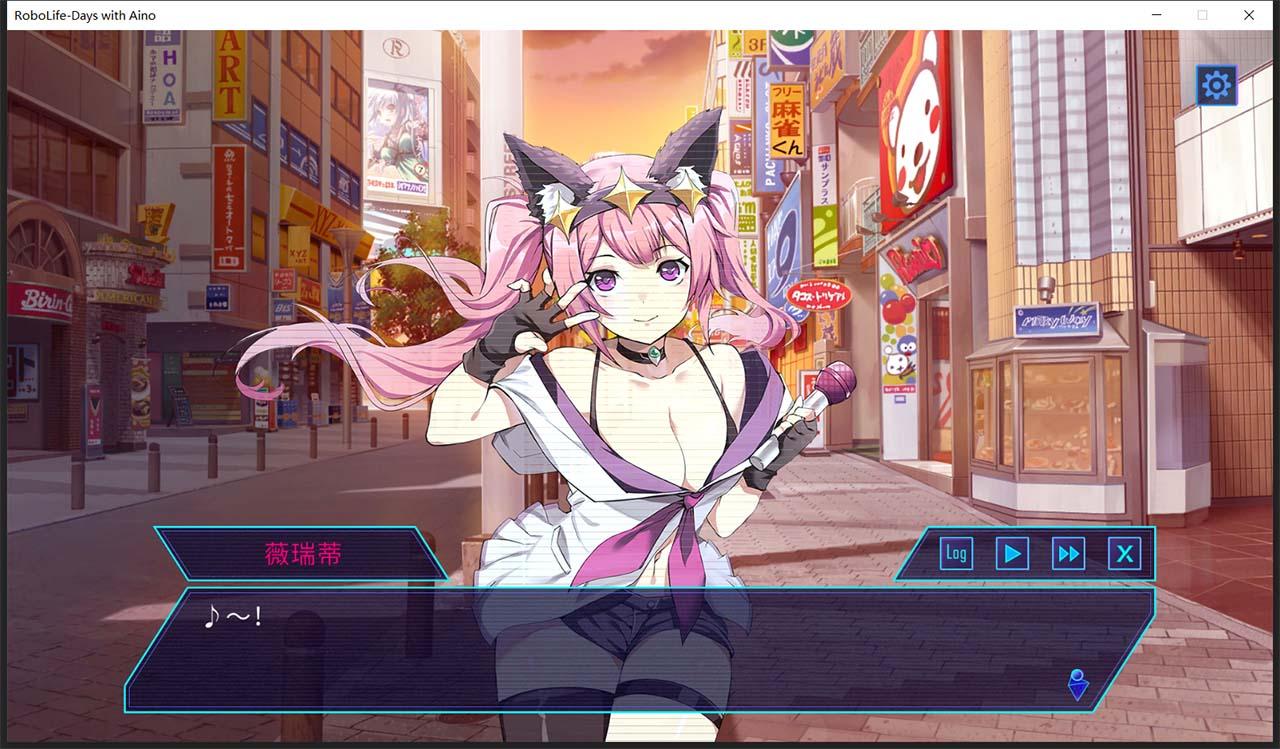Click the minimize dash icon on the titlebar
The height and width of the screenshot is (749, 1280).
1155,15
